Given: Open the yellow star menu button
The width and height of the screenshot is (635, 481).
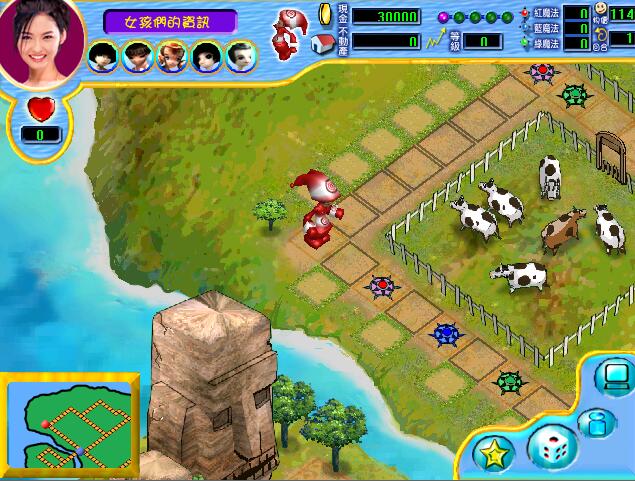Looking at the screenshot, I should 493,453.
